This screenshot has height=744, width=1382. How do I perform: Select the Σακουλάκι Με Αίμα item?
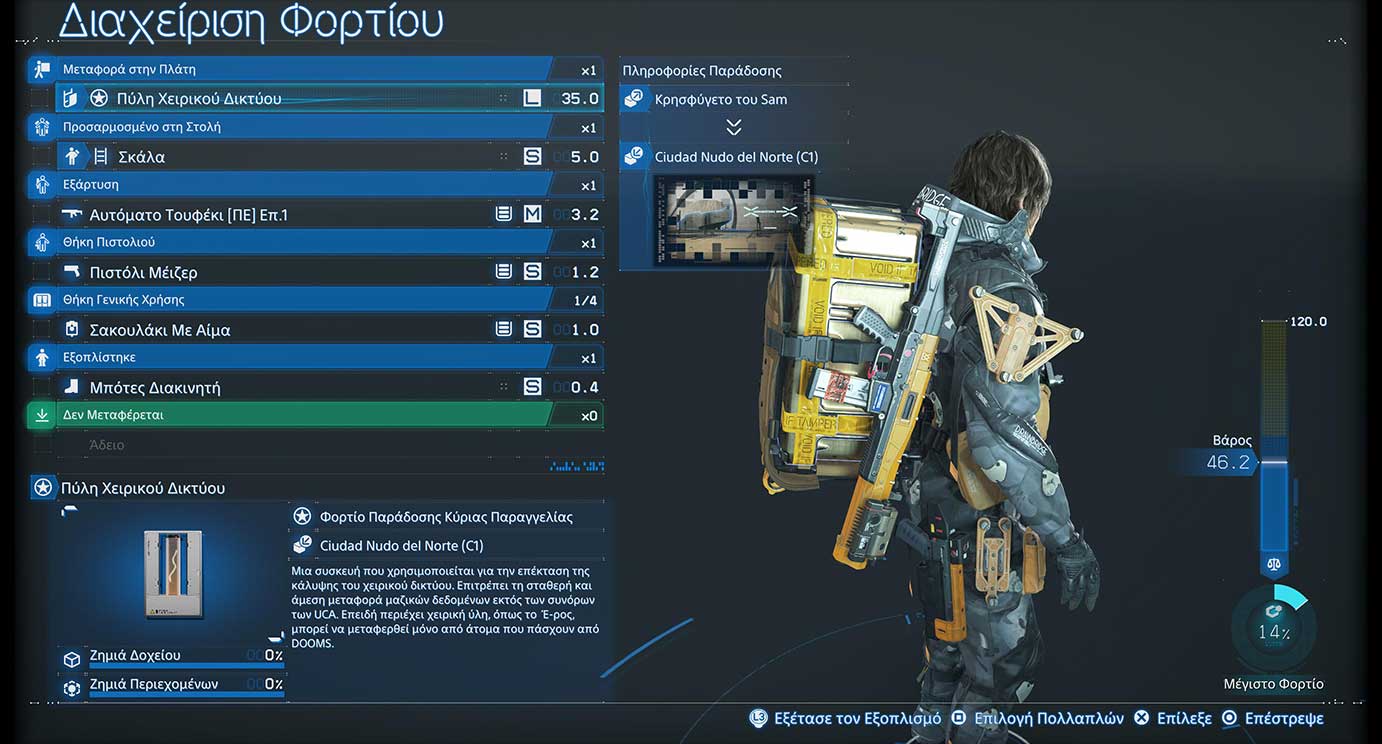pos(300,330)
